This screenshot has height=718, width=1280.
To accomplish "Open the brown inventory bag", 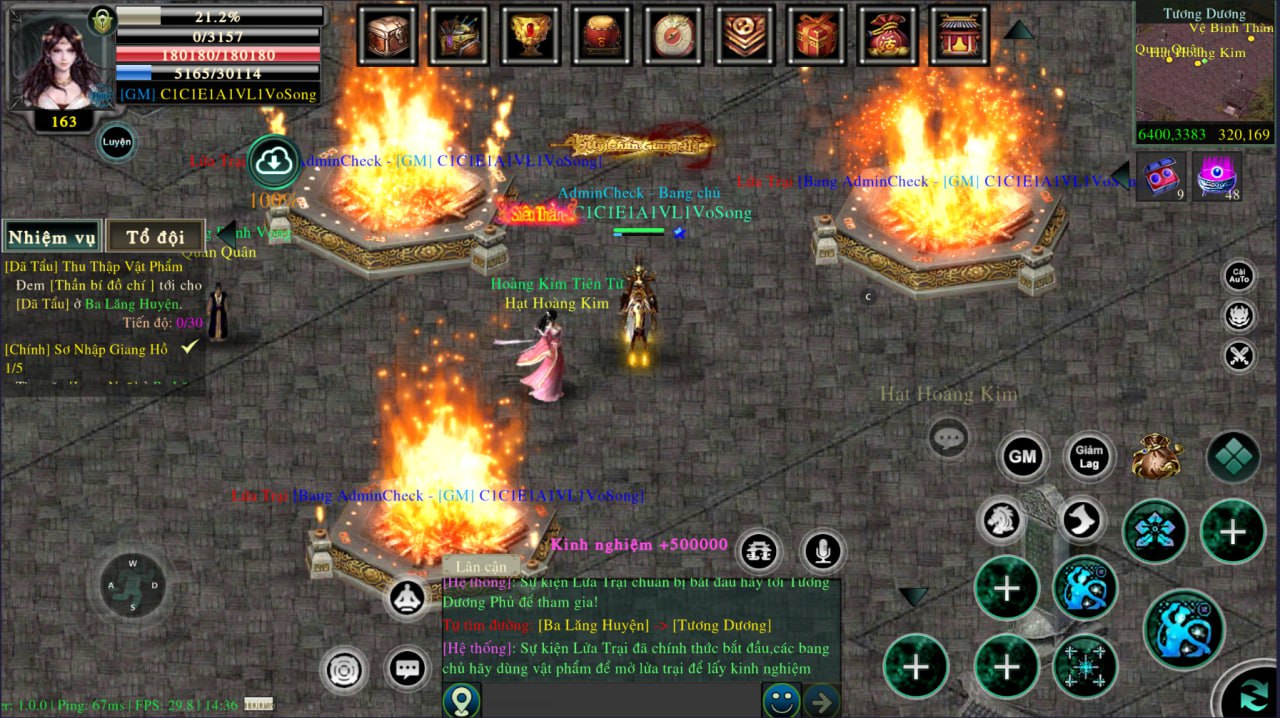I will pos(1158,457).
